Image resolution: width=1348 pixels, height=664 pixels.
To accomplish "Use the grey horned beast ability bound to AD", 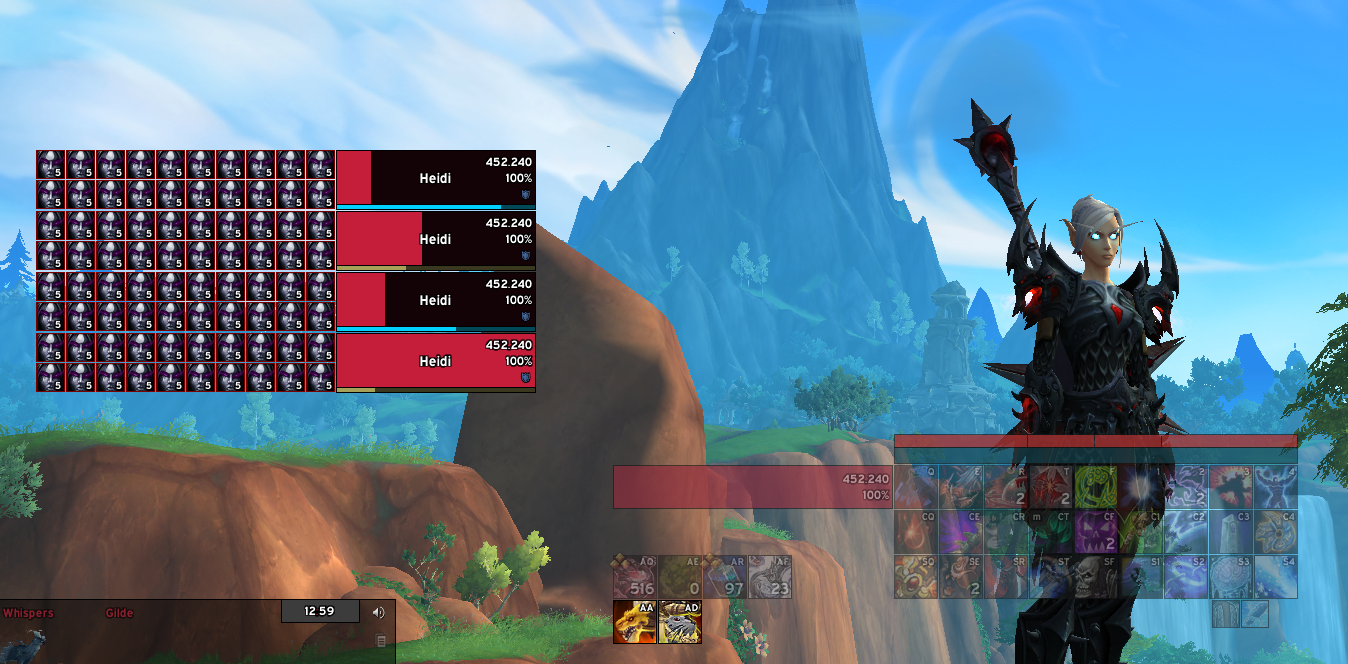I will (680, 622).
